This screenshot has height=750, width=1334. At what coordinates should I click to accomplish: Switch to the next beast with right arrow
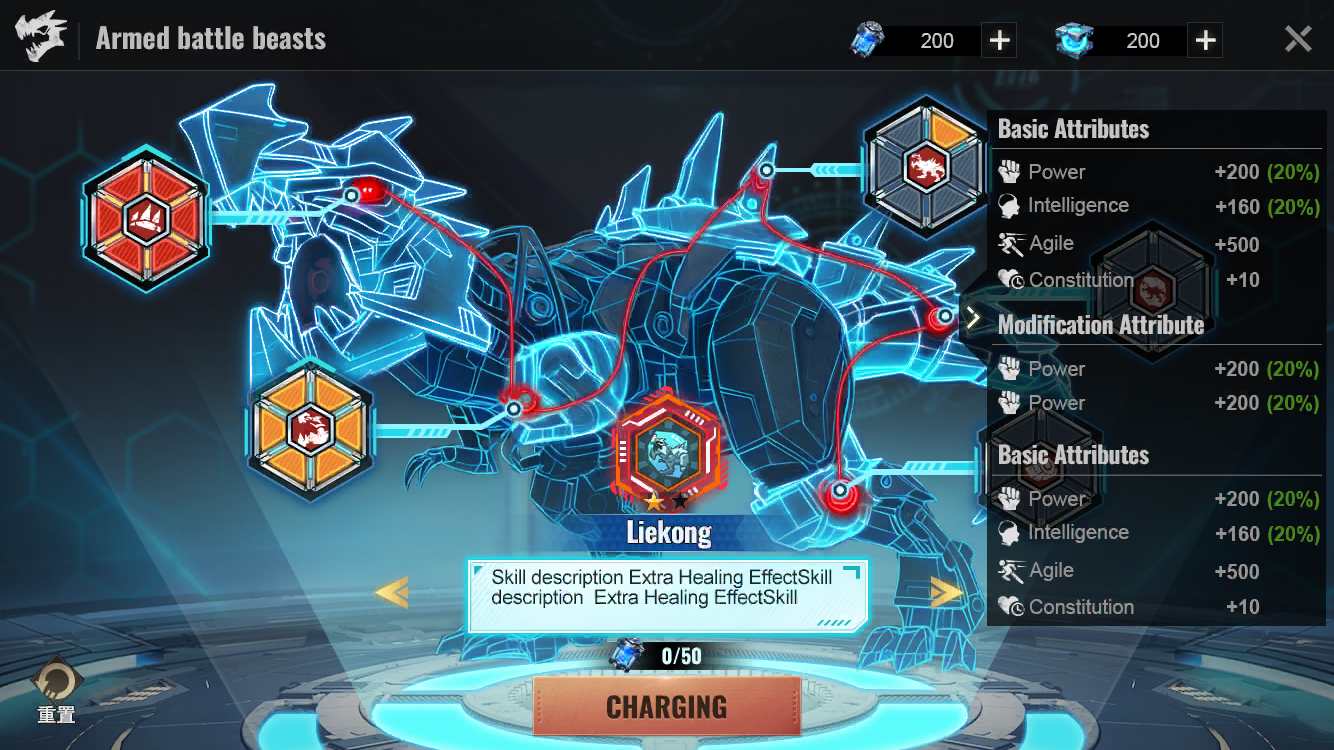945,593
